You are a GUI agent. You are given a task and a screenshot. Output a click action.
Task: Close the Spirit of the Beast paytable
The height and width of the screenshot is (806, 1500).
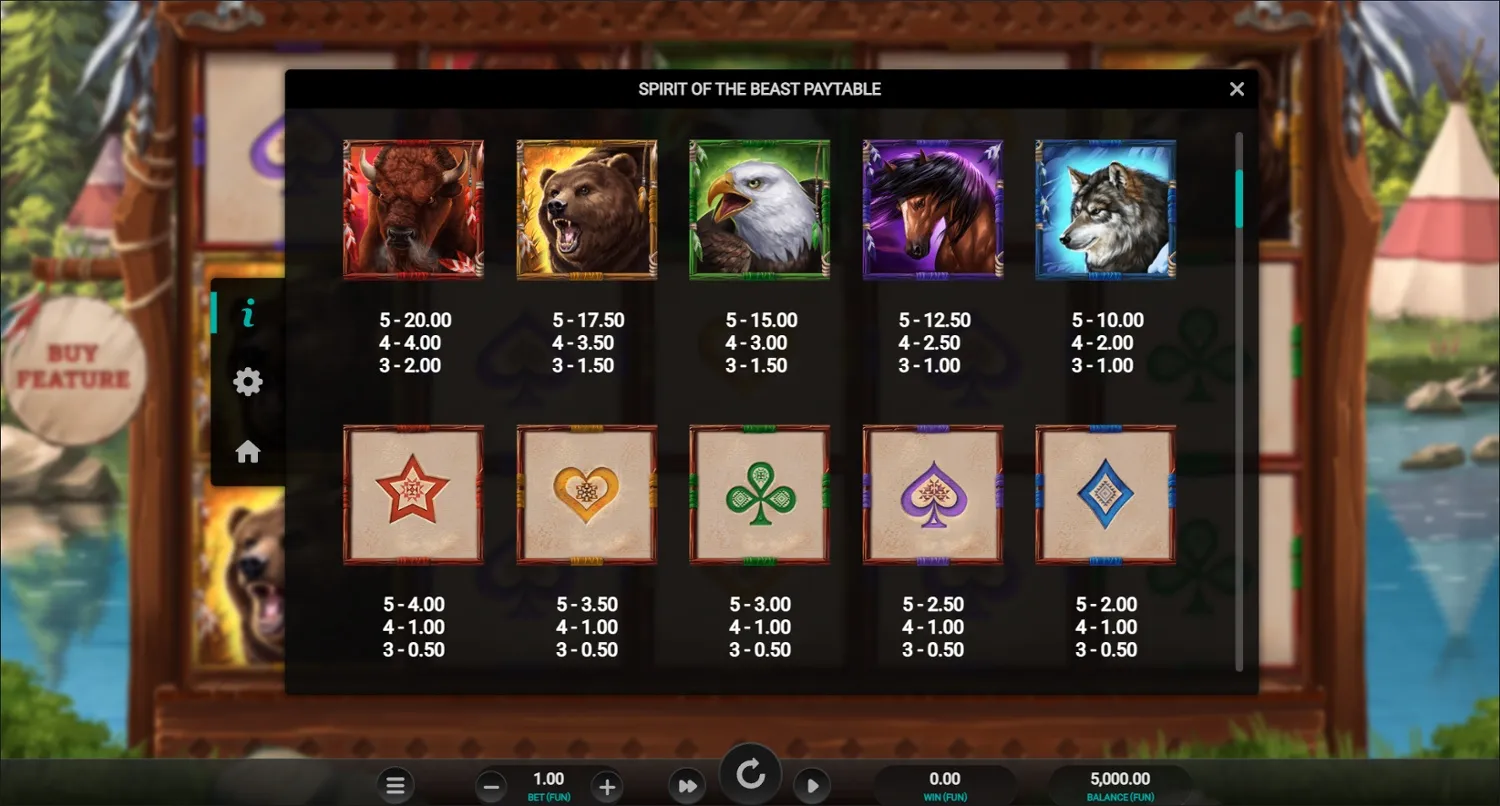point(1237,89)
